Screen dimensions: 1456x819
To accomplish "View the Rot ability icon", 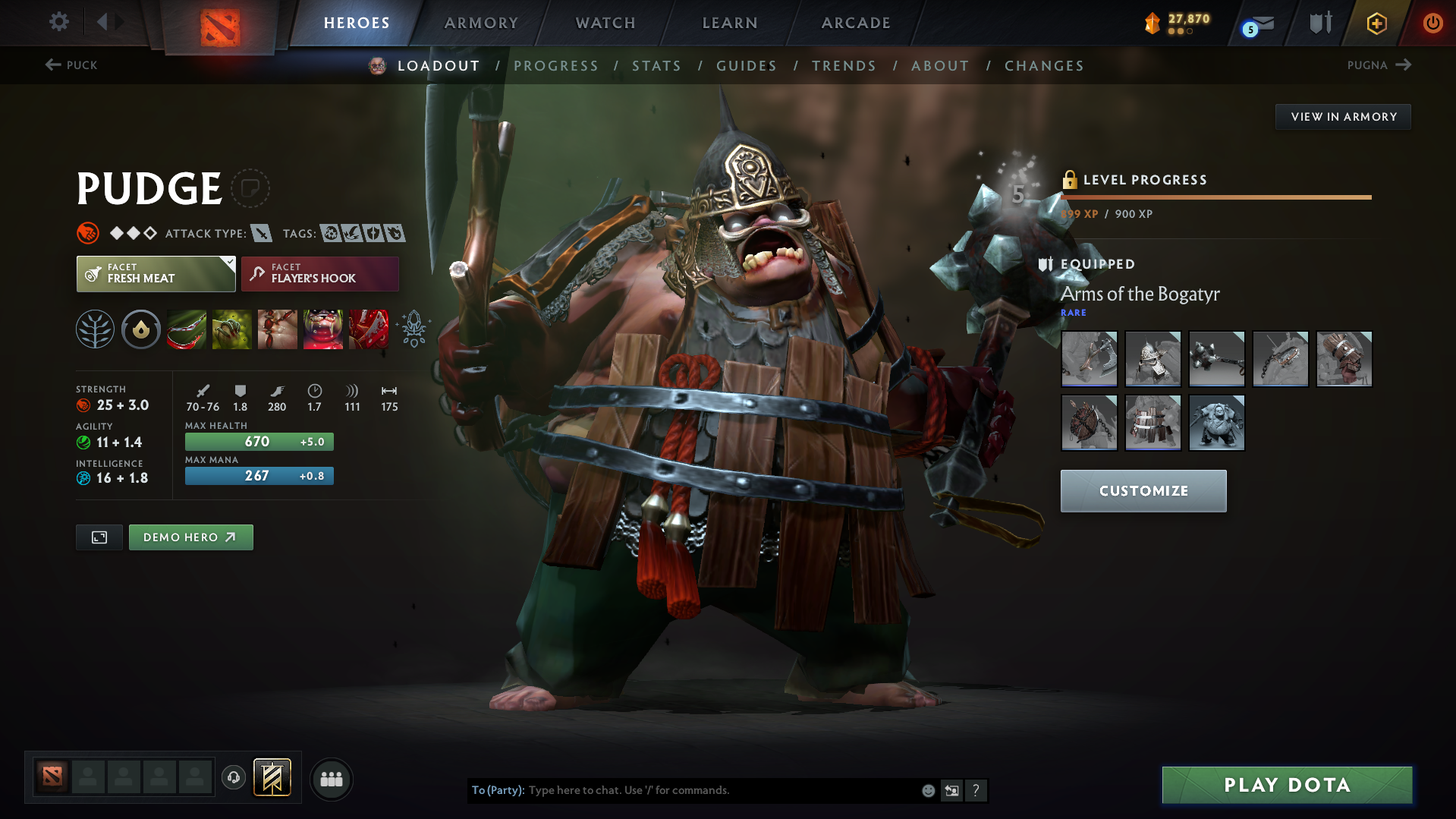I will pos(231,329).
